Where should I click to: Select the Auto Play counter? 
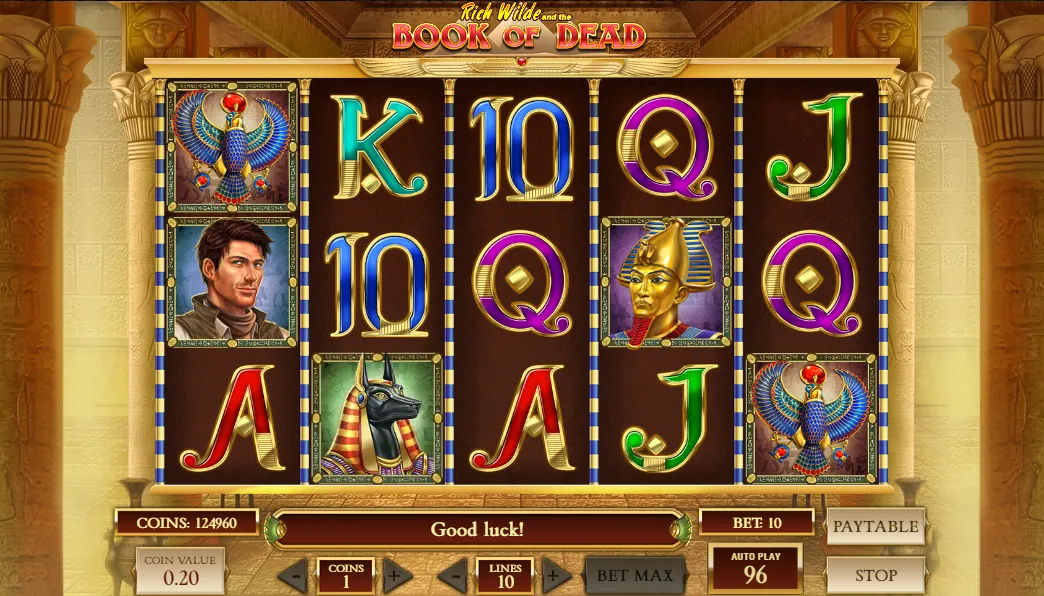[x=755, y=568]
